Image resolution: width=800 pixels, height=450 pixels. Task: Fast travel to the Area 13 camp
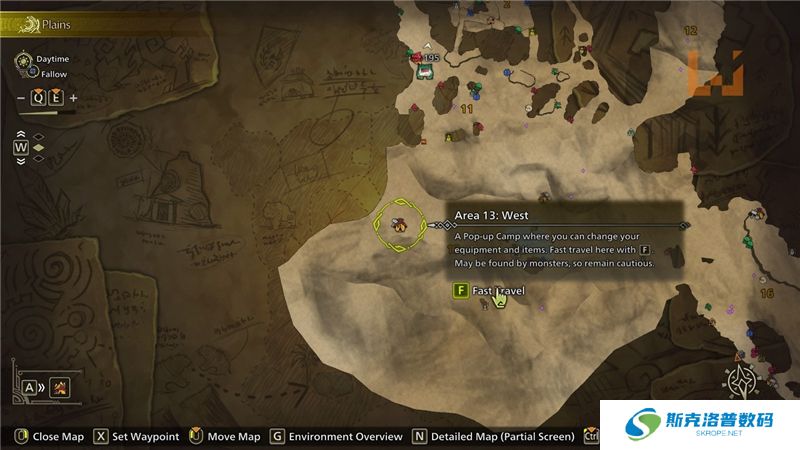[488, 291]
